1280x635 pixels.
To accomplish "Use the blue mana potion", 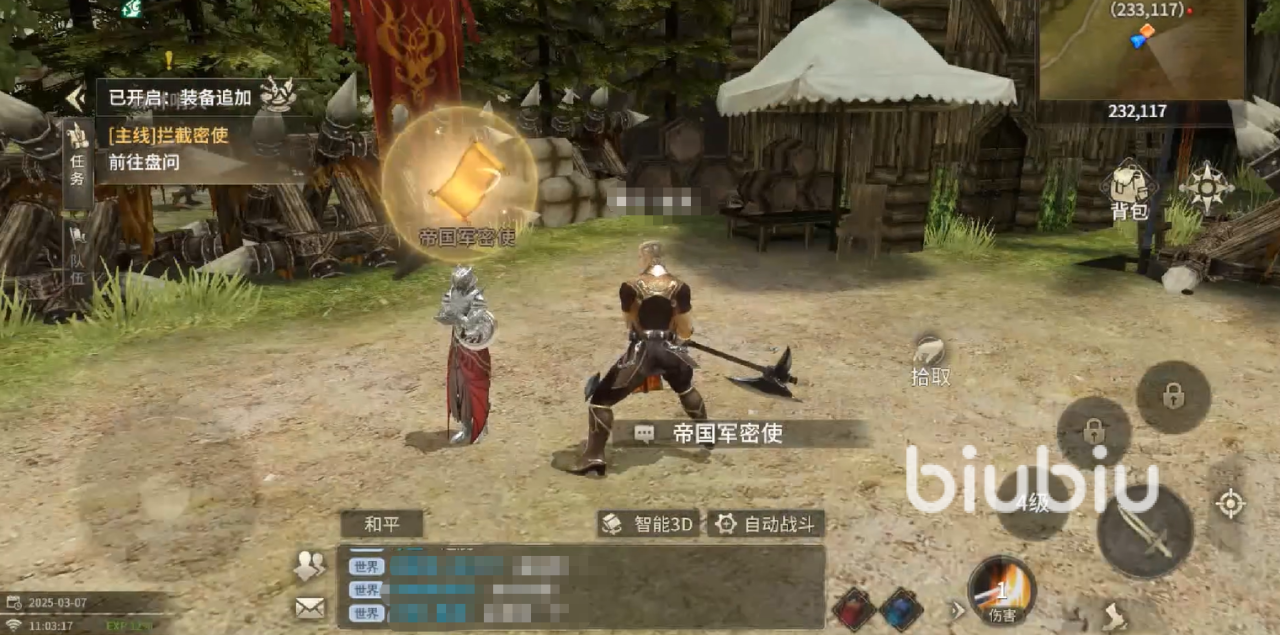I will (901, 609).
